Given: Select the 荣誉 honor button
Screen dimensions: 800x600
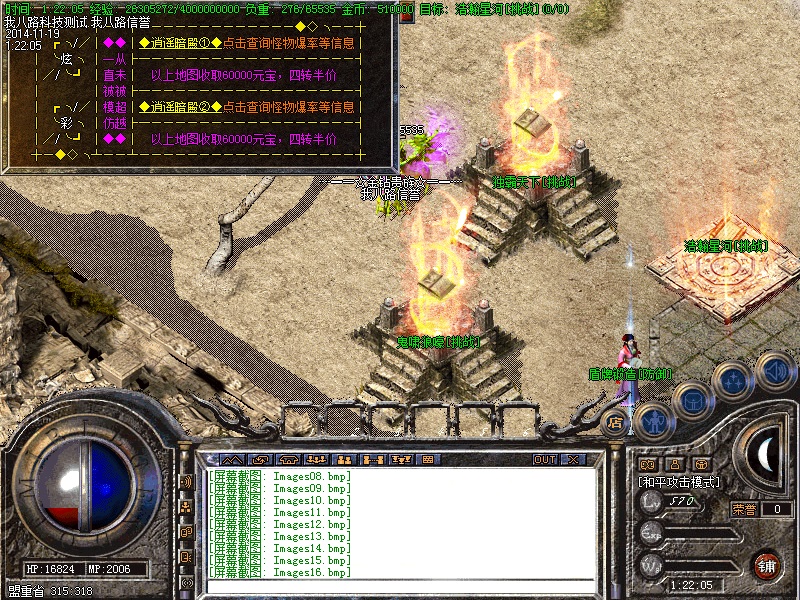Looking at the screenshot, I should point(744,509).
